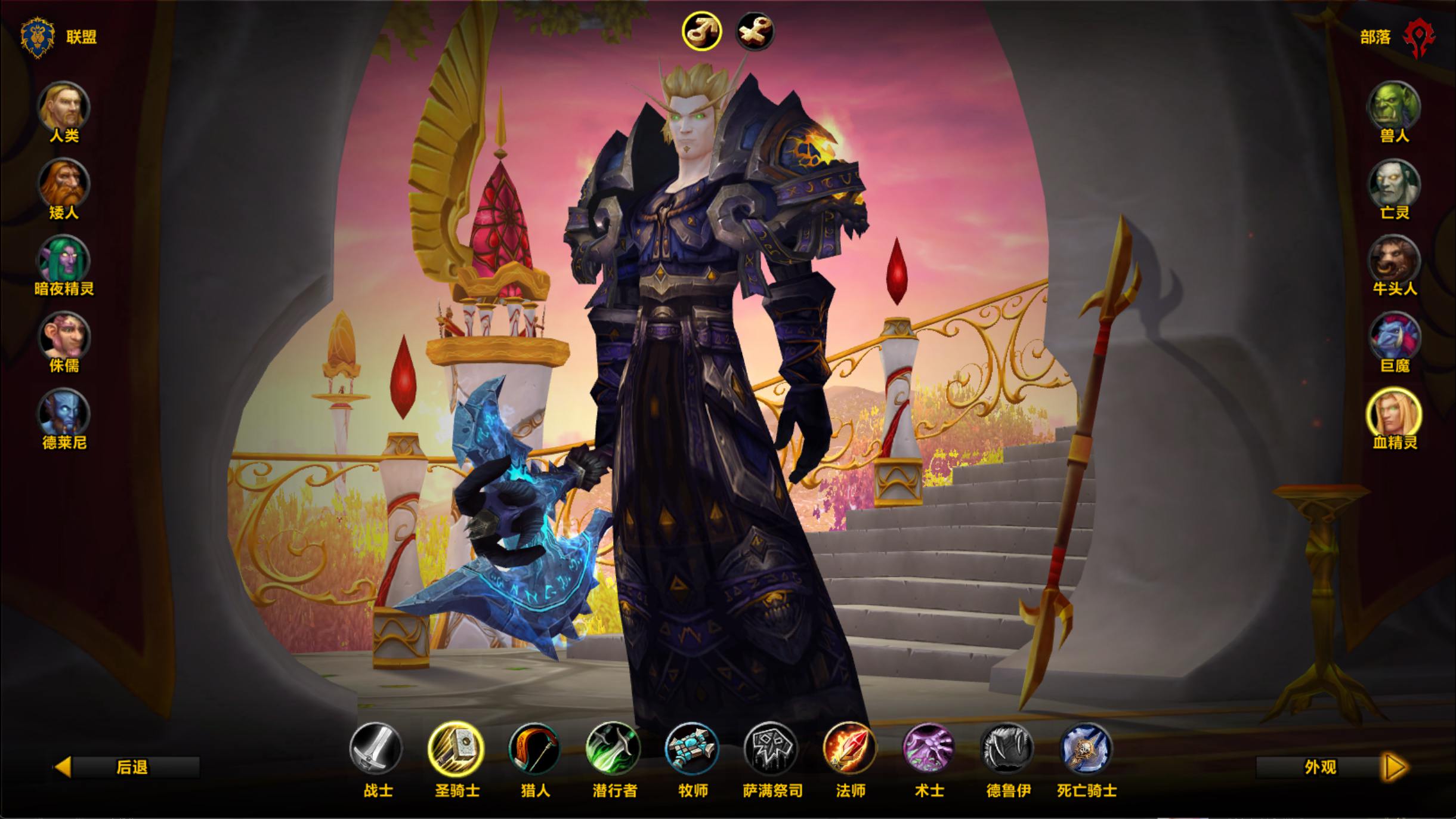The image size is (1456, 819).
Task: Select the Mage class icon (法师)
Action: tap(849, 748)
